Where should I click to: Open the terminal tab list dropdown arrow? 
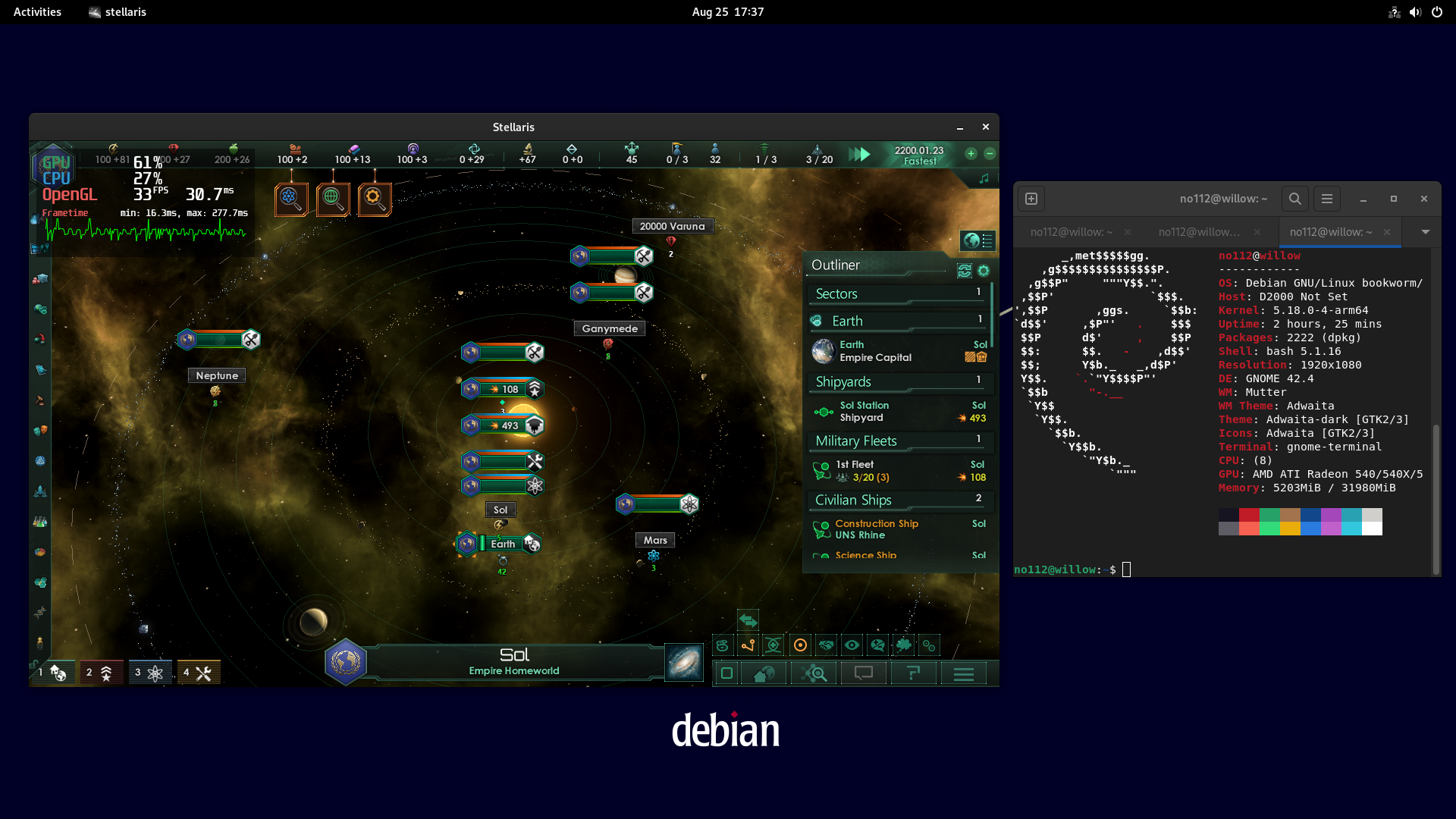click(x=1426, y=231)
